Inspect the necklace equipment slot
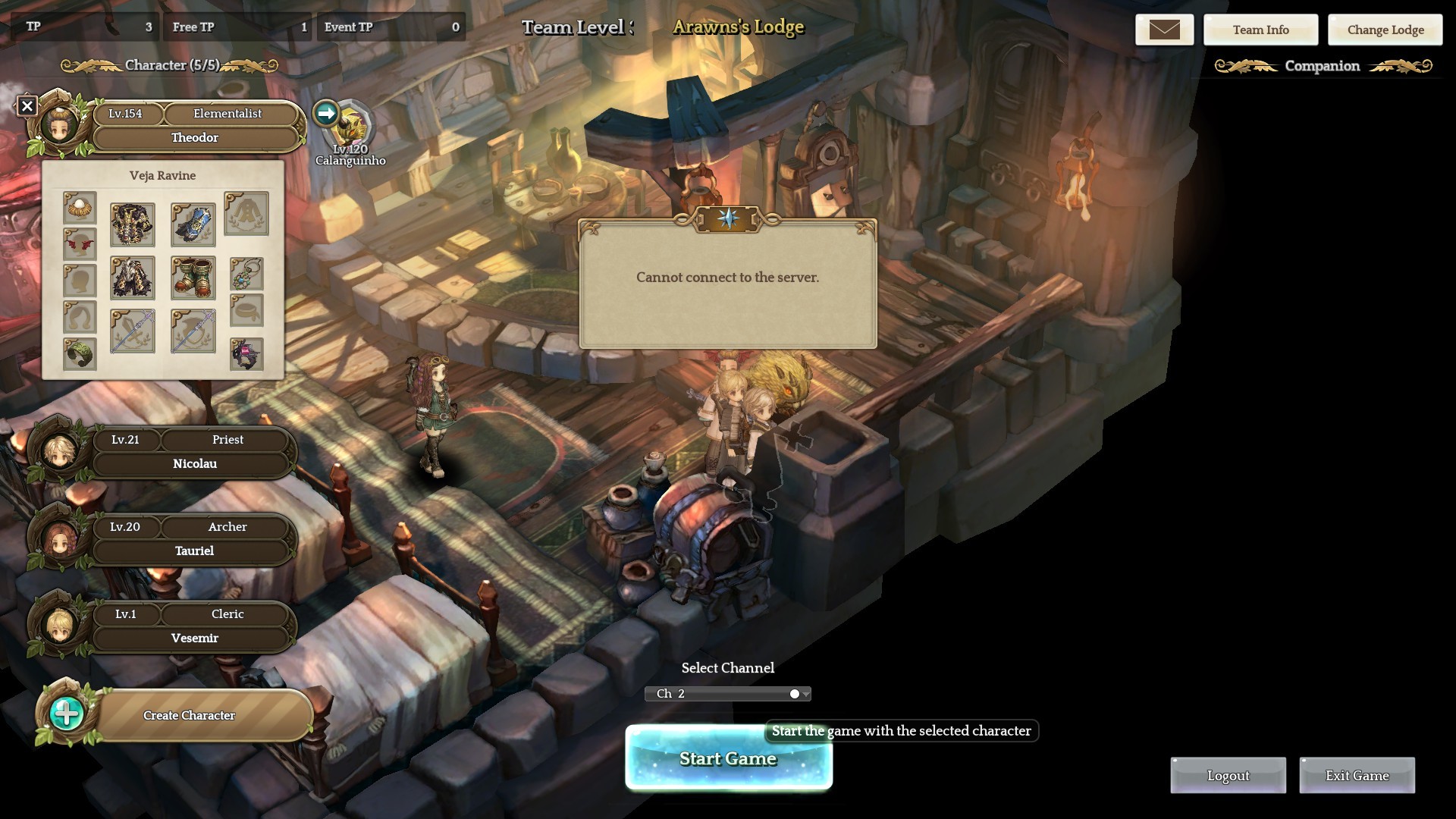This screenshot has width=1456, height=819. (x=246, y=274)
